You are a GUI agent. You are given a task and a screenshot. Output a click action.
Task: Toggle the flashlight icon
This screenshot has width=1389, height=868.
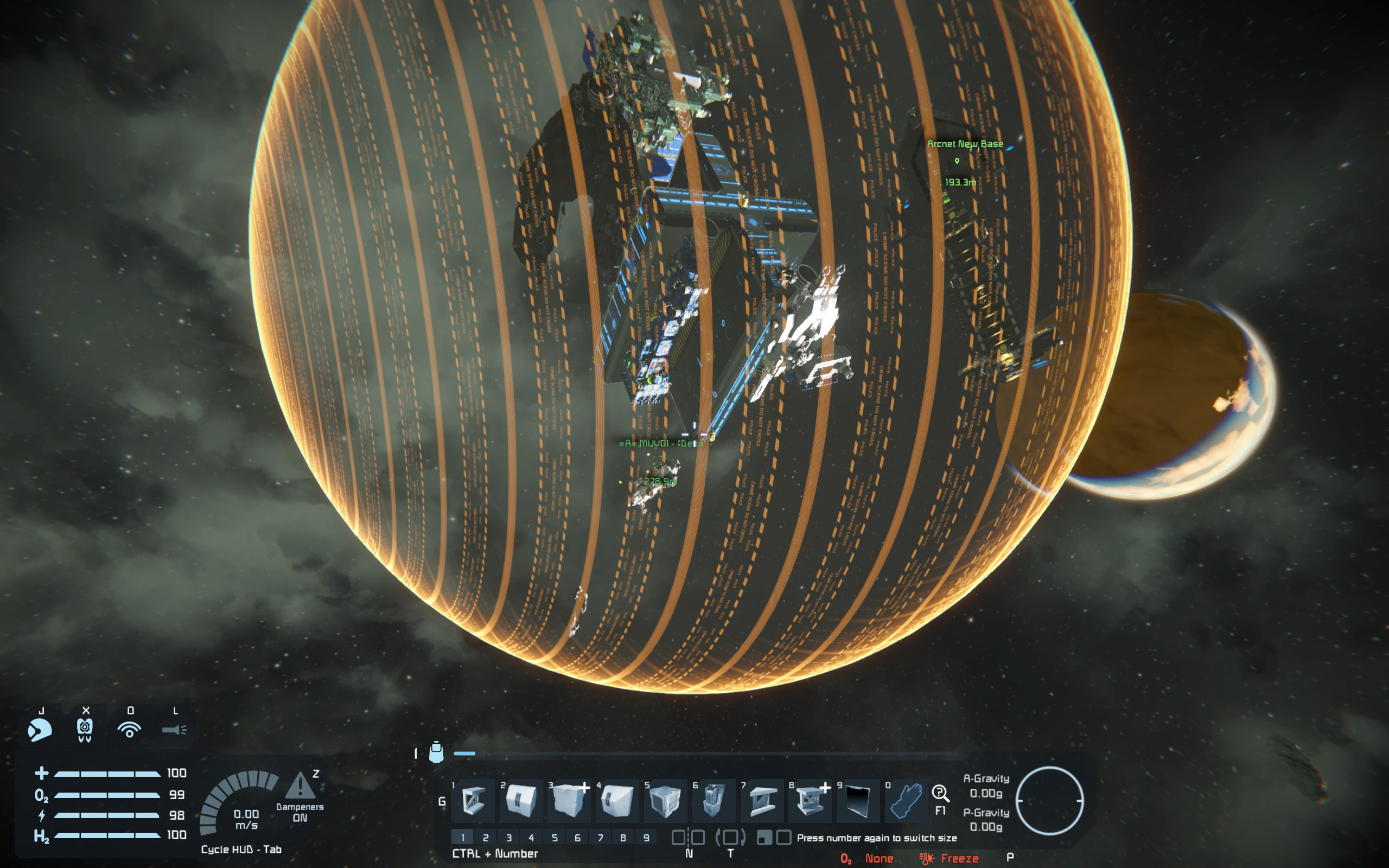(174, 730)
